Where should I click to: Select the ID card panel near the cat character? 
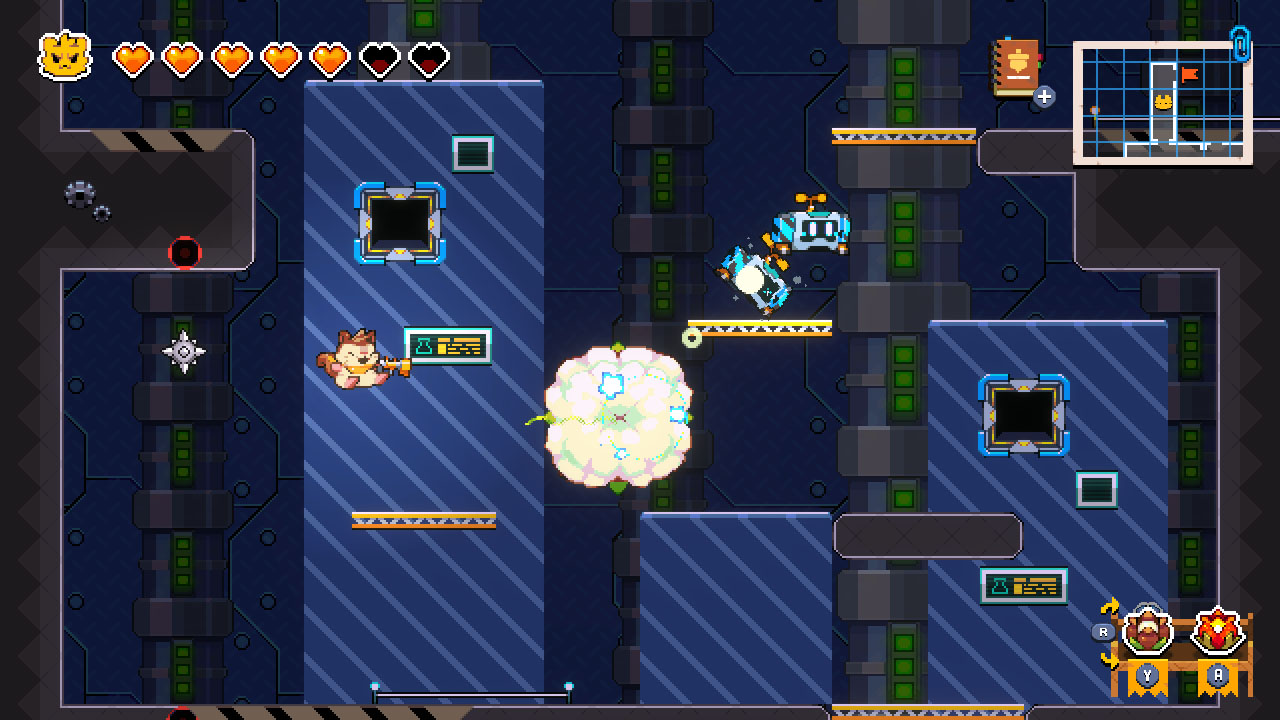(449, 345)
